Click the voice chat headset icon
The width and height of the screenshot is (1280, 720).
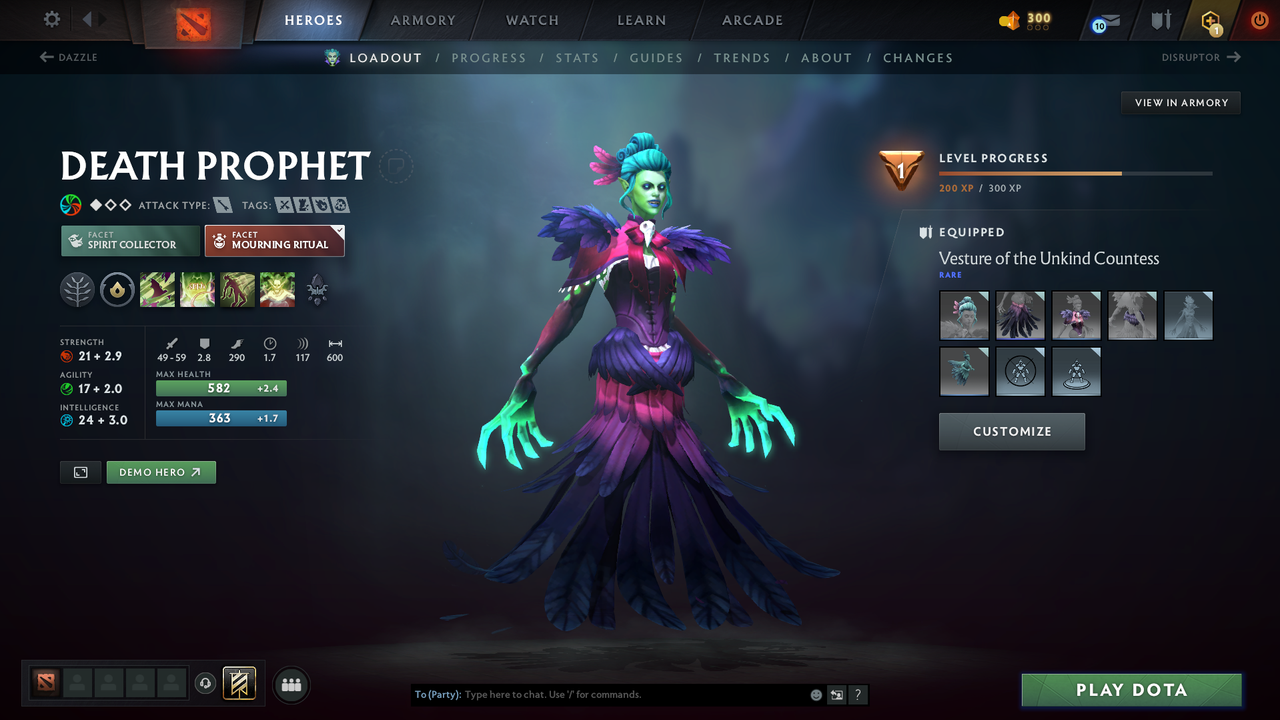[207, 685]
